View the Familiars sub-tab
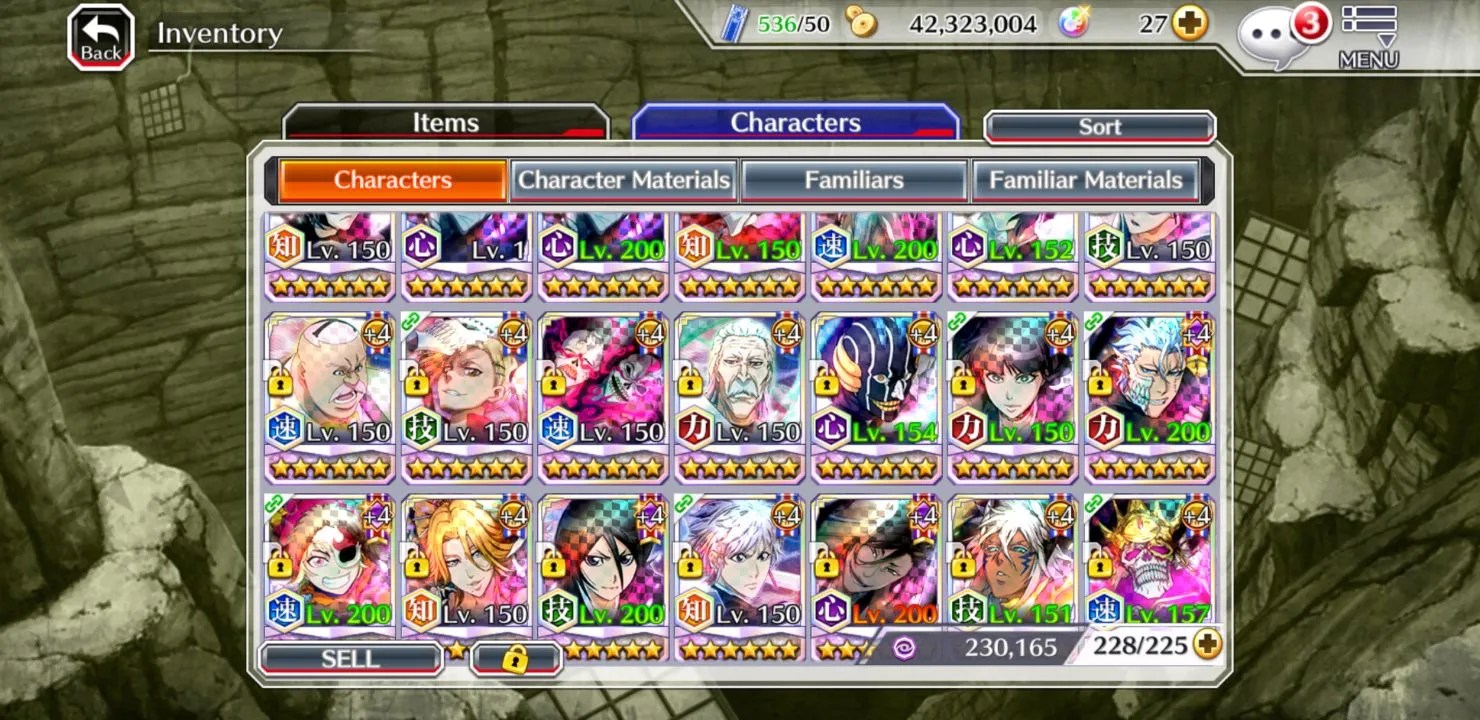 click(x=854, y=181)
